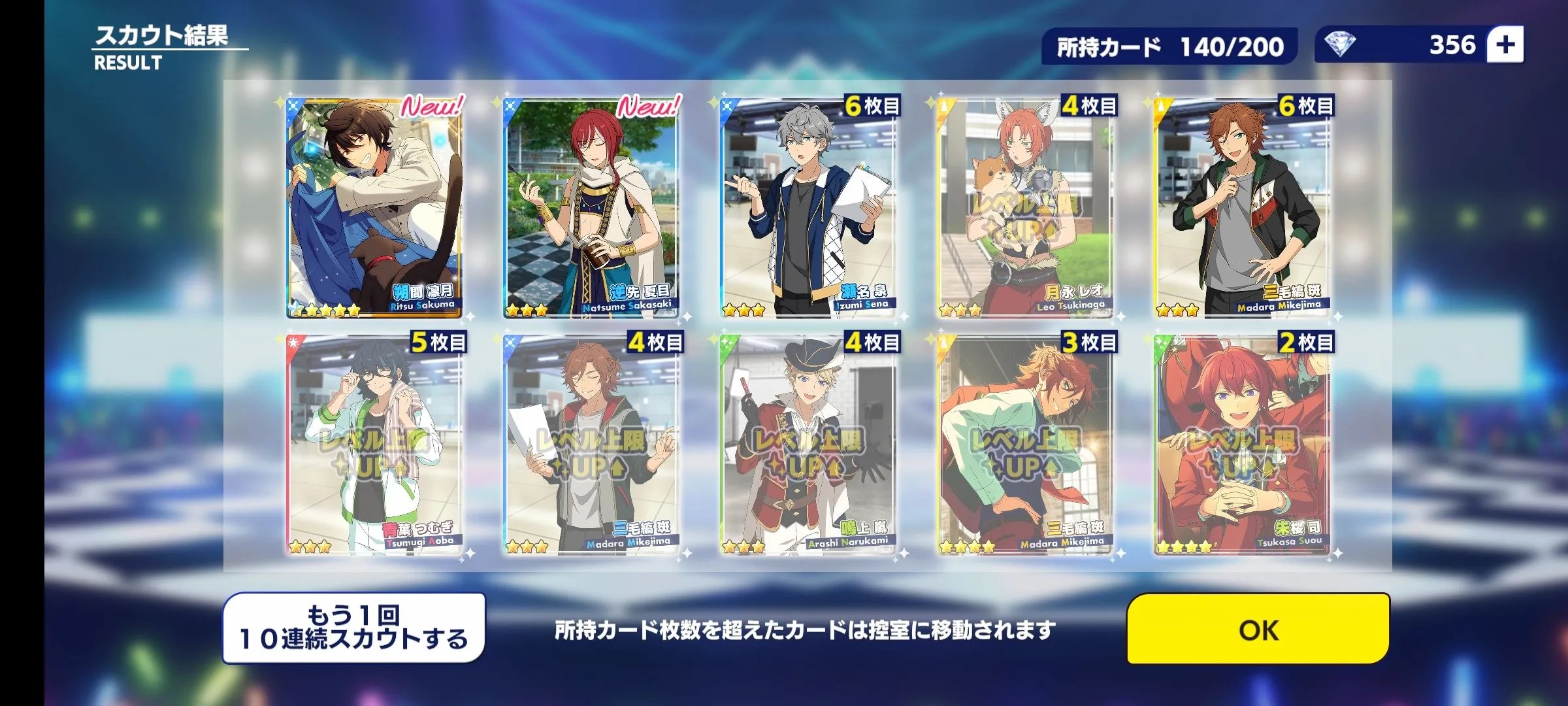Screen dimensions: 1568x706
Task: Add diamonds with the plus button
Action: [x=1505, y=45]
